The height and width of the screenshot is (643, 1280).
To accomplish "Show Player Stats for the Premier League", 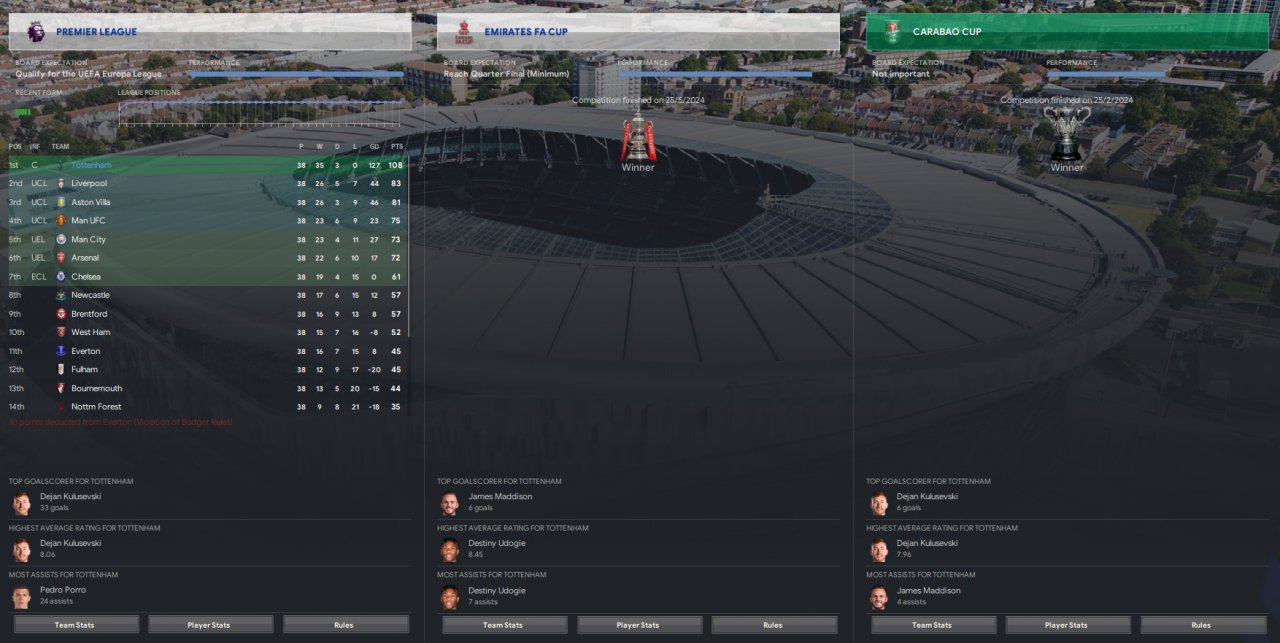I will pos(210,625).
